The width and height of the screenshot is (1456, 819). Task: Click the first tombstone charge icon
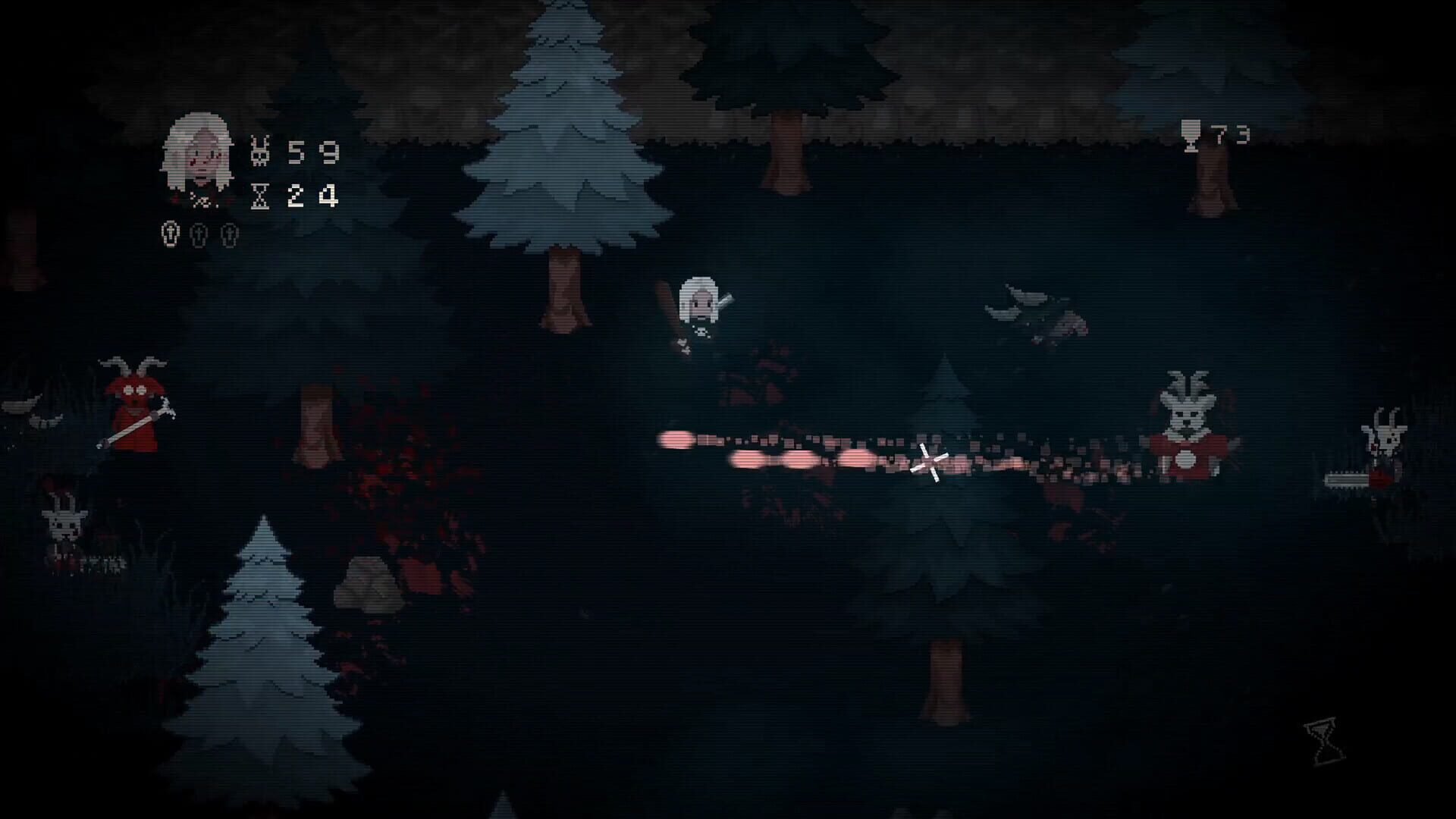171,234
